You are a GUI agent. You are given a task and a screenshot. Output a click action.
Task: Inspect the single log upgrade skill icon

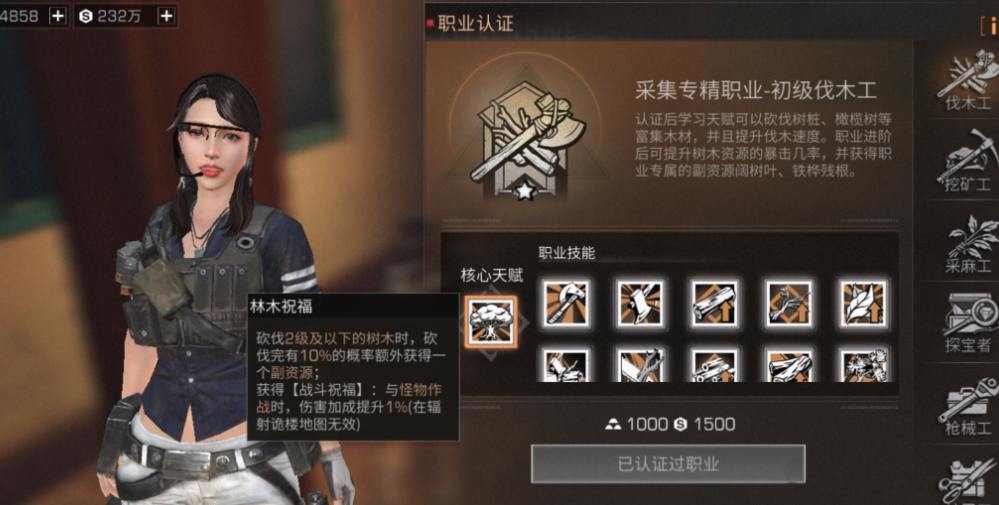(715, 303)
